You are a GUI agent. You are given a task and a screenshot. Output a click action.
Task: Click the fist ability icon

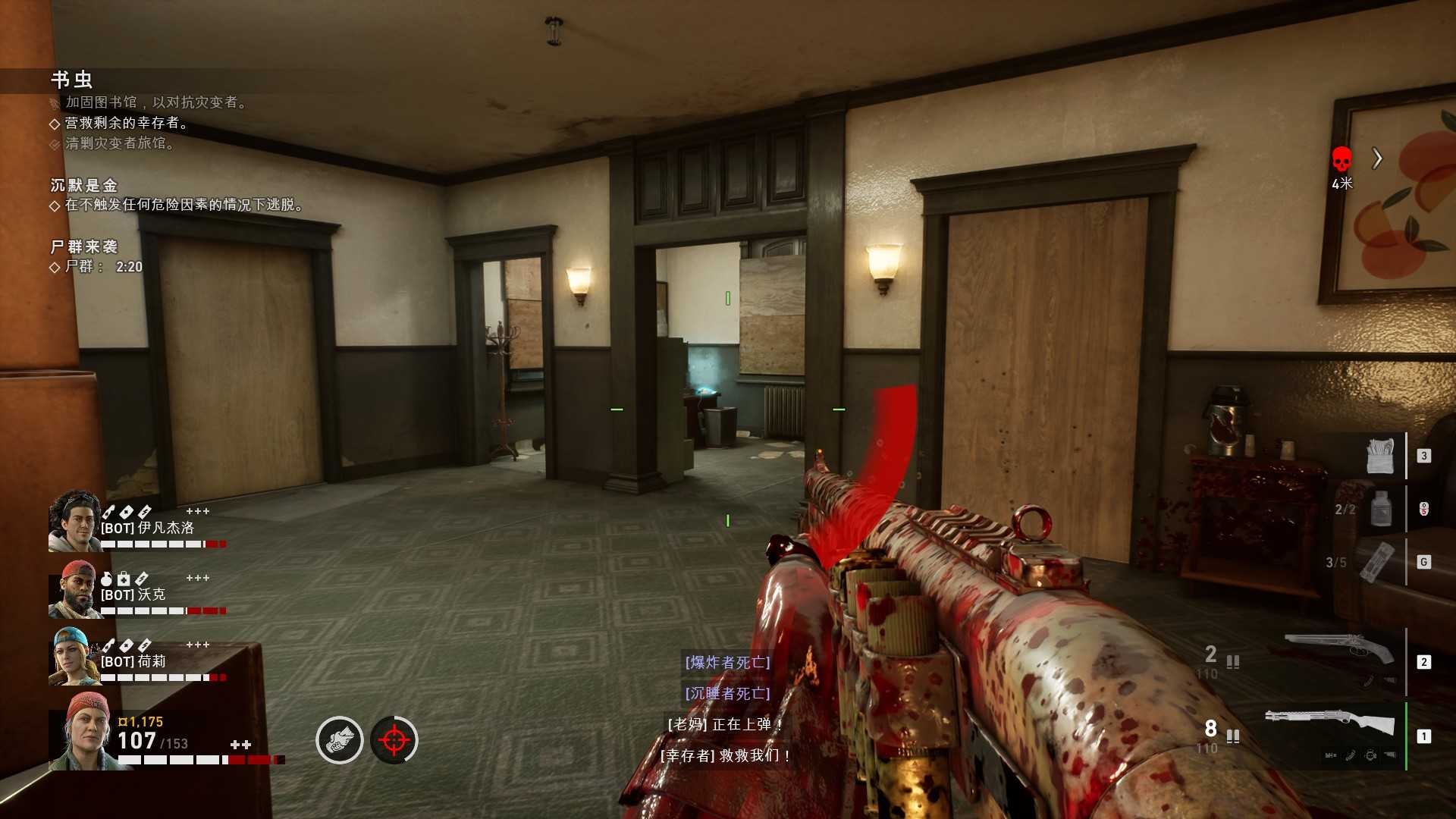tap(339, 740)
